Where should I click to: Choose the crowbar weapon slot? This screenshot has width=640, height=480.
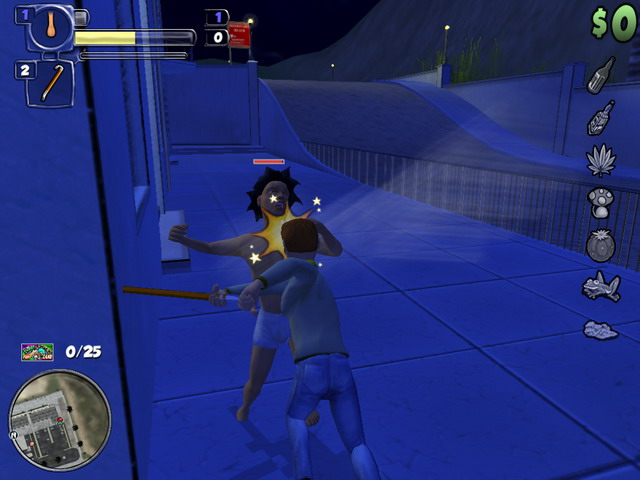point(52,83)
